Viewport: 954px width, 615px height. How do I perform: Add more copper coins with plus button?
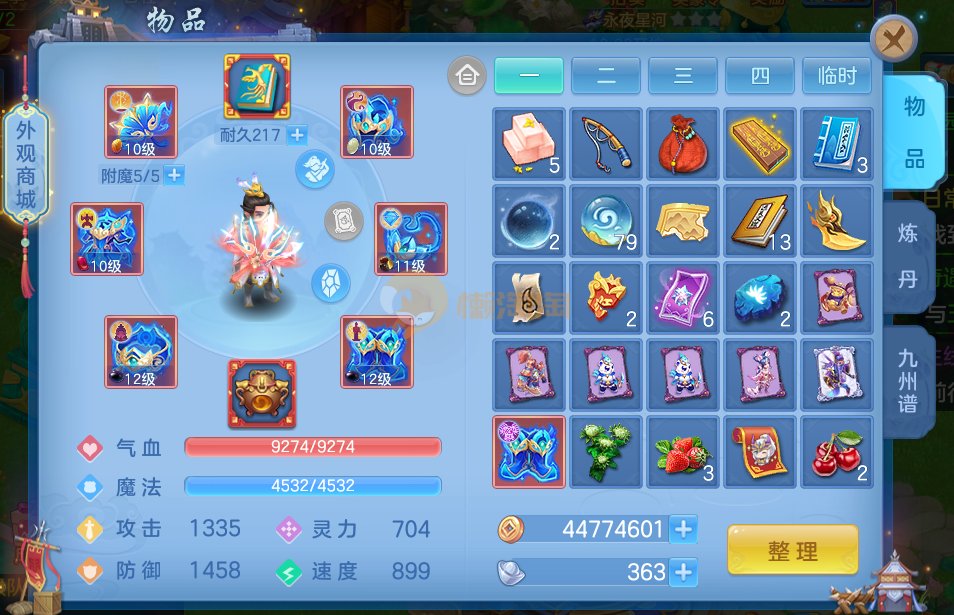pyautogui.click(x=684, y=529)
